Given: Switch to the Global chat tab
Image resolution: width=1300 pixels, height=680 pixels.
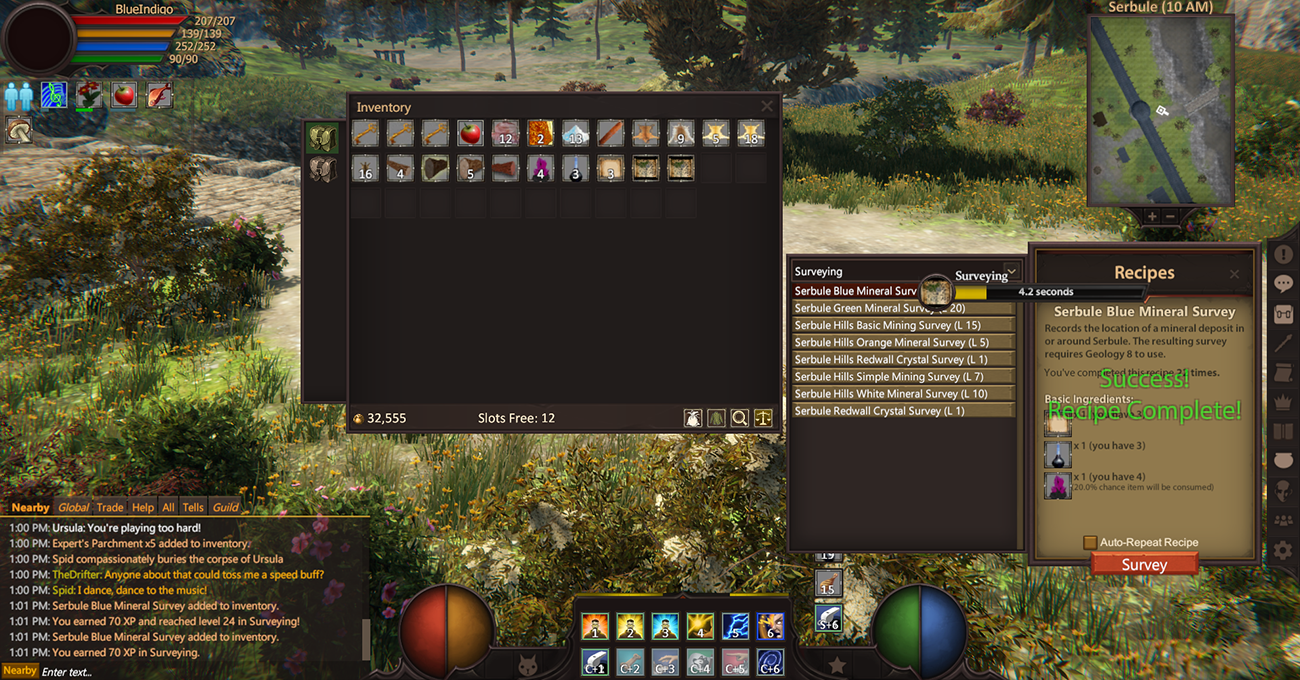Looking at the screenshot, I should [73, 507].
